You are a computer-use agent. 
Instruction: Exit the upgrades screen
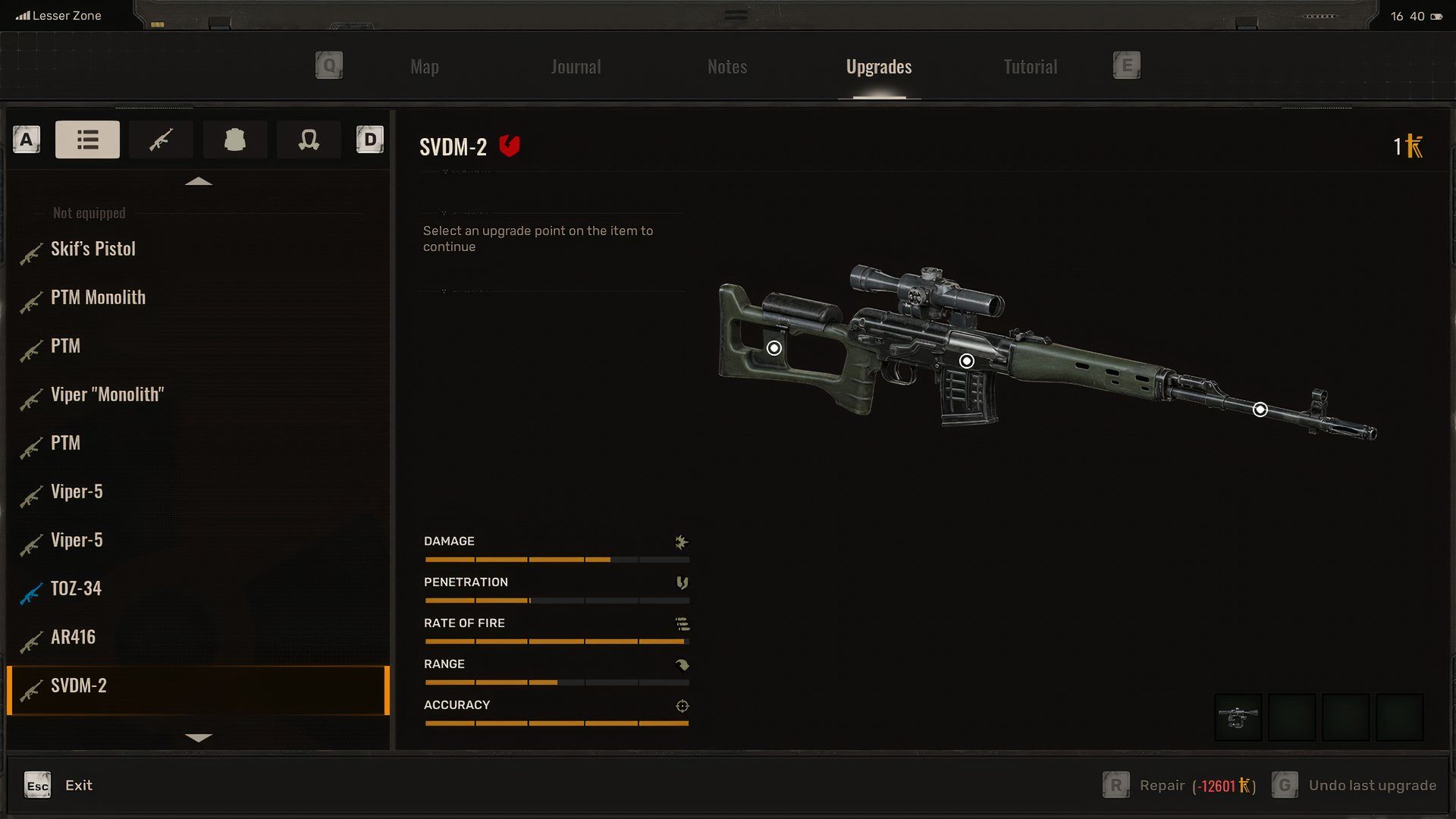tap(59, 786)
